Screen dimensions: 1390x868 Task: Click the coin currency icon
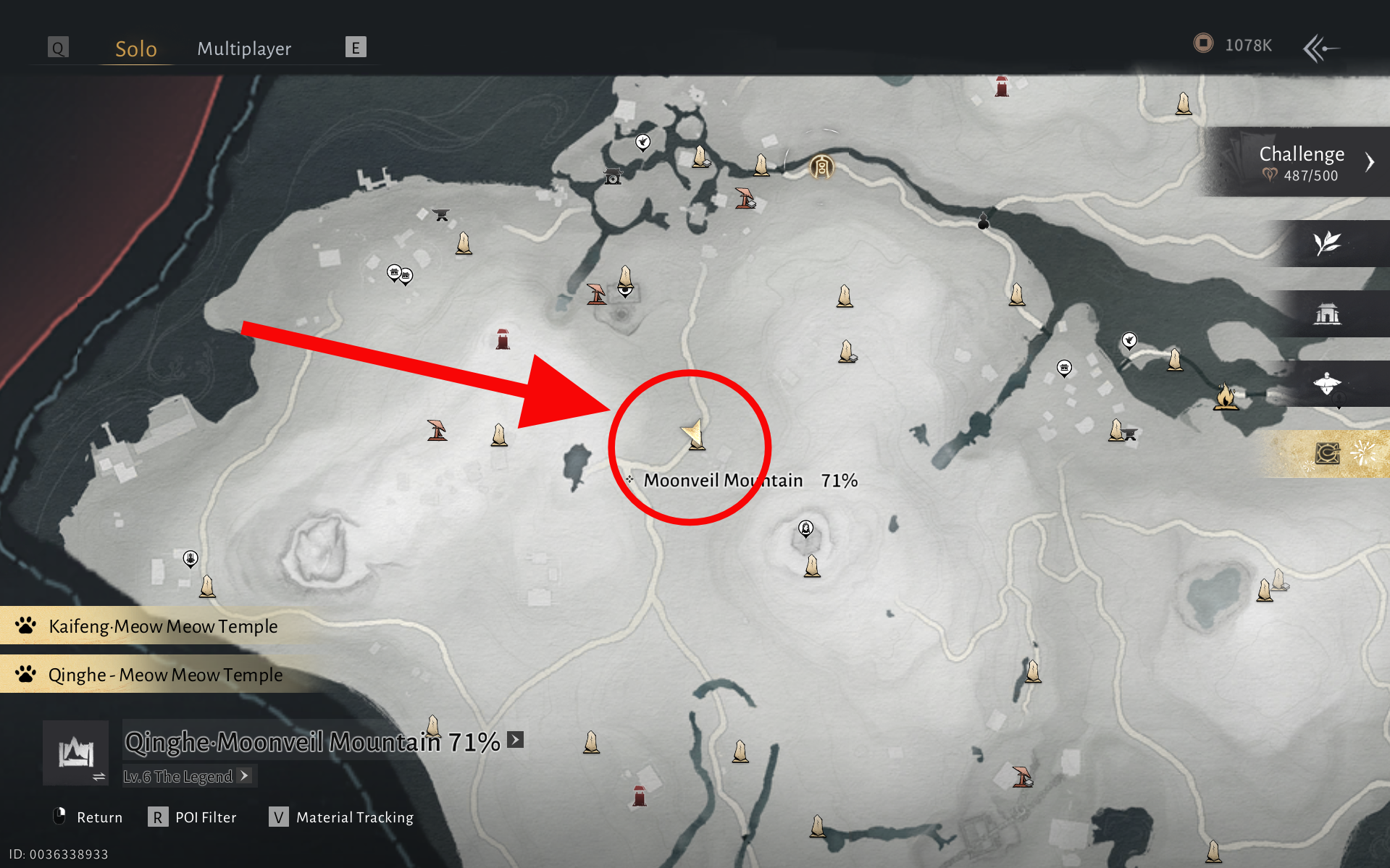[1203, 44]
